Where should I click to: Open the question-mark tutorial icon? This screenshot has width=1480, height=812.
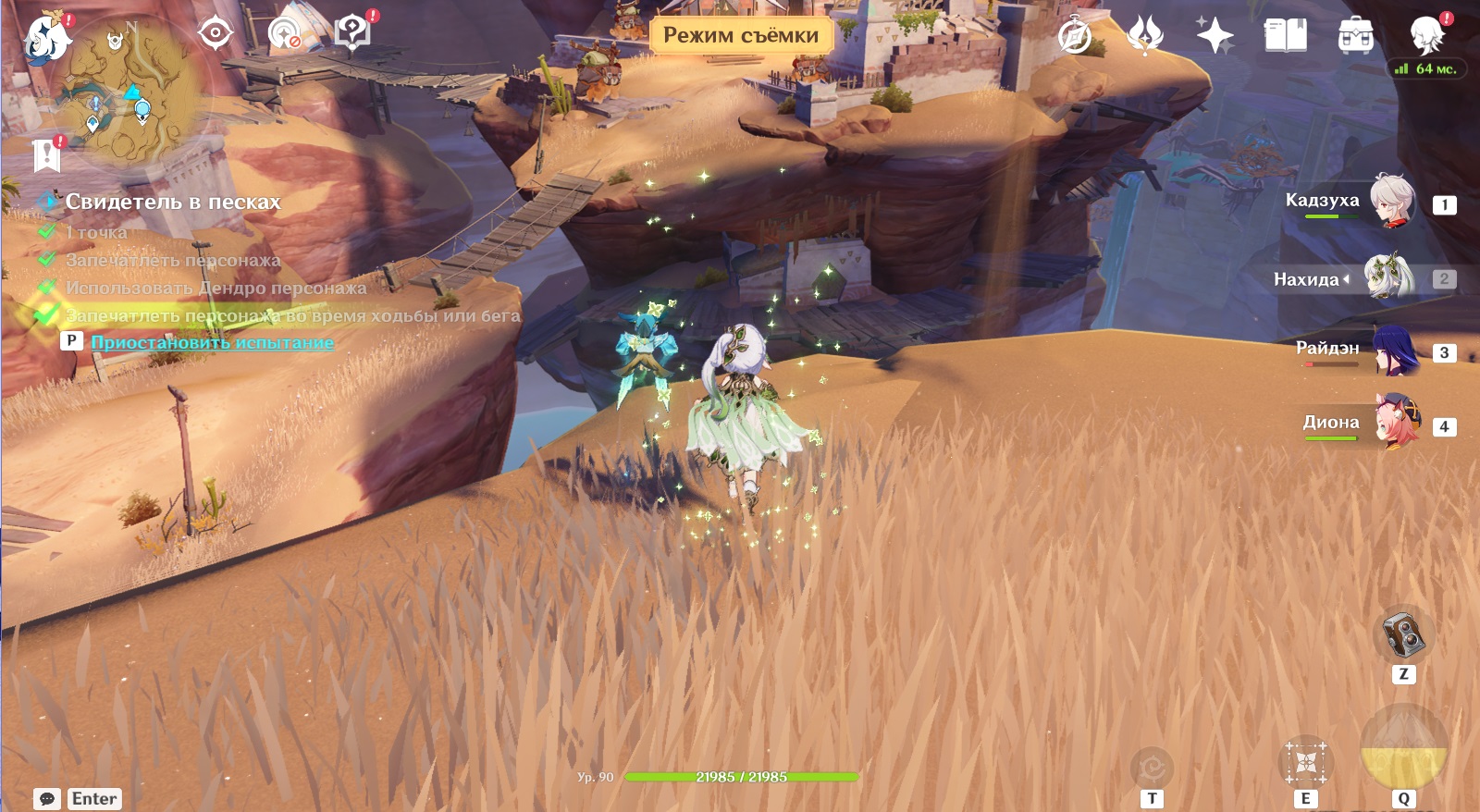click(x=352, y=34)
